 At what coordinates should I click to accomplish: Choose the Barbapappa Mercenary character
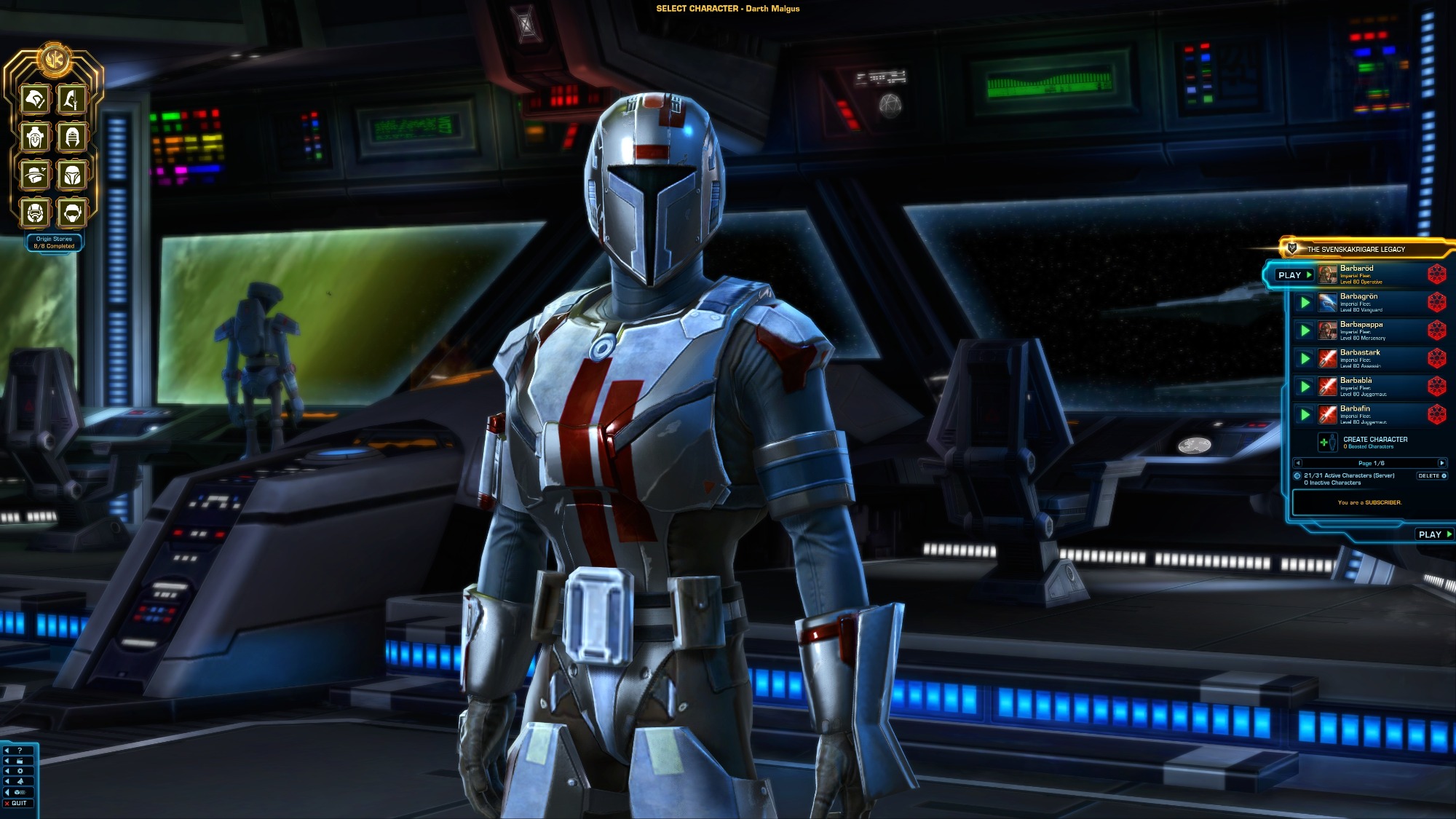pos(1361,331)
